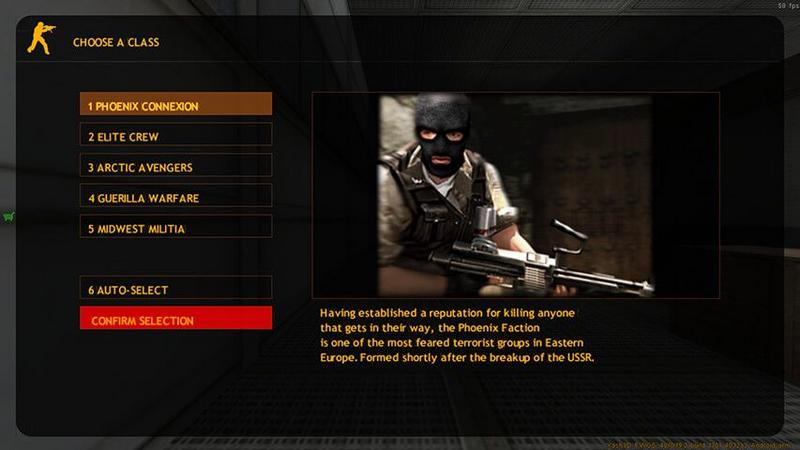The height and width of the screenshot is (450, 800).
Task: Confirm the class selection
Action: [x=176, y=319]
